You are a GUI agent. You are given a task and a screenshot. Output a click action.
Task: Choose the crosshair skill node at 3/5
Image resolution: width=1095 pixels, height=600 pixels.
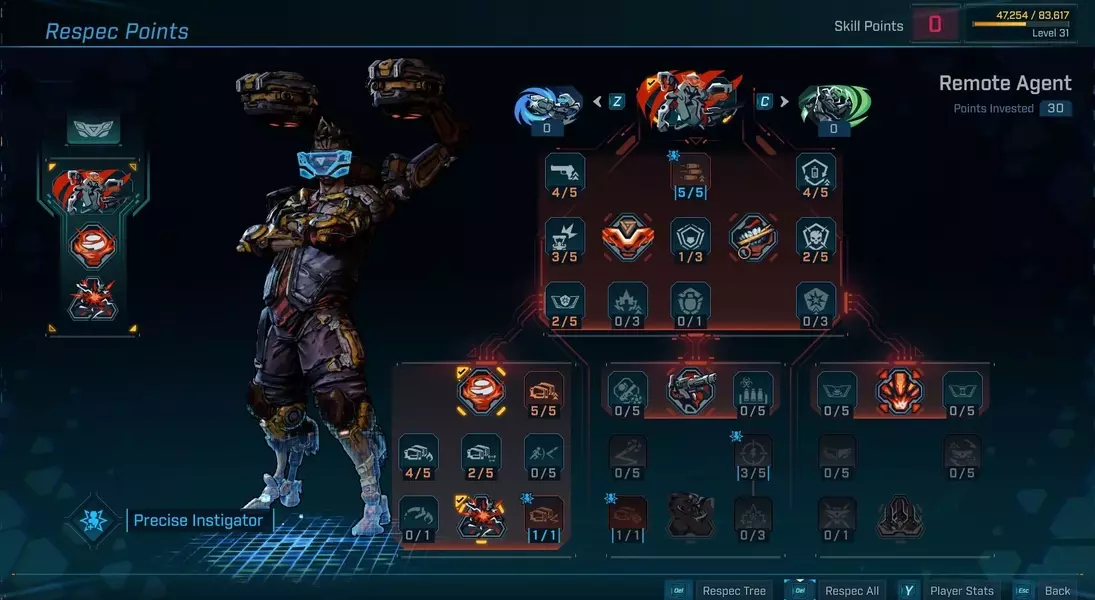(x=753, y=453)
